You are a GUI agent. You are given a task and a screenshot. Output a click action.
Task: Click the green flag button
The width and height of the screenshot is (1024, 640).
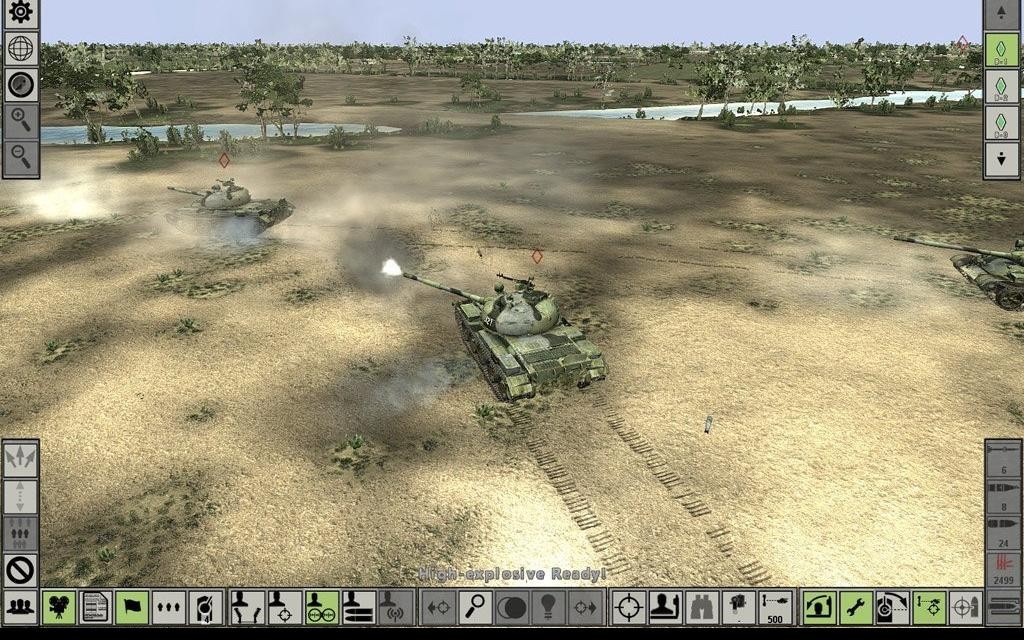(x=132, y=607)
